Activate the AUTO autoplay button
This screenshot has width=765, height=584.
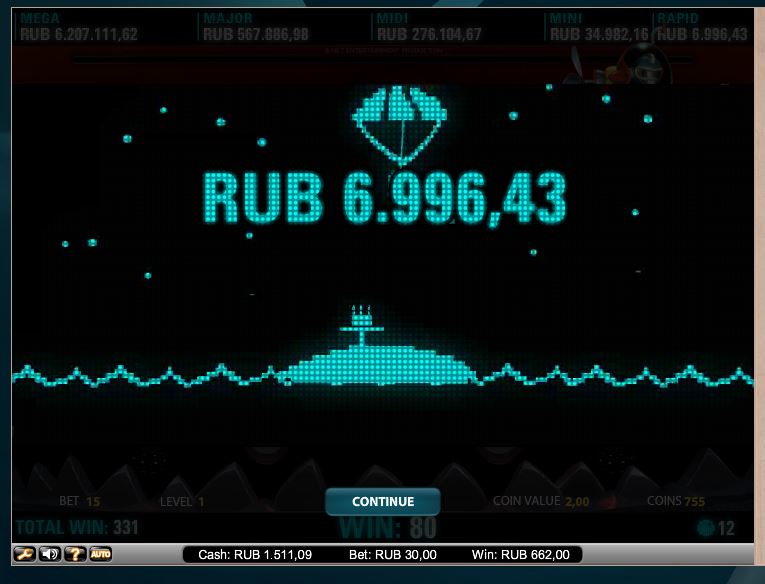click(x=100, y=554)
